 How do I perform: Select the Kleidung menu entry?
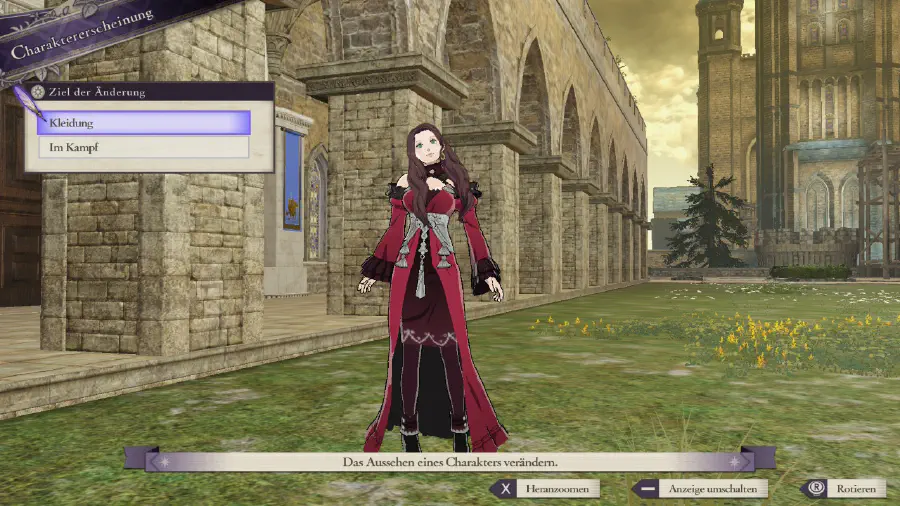pos(143,123)
